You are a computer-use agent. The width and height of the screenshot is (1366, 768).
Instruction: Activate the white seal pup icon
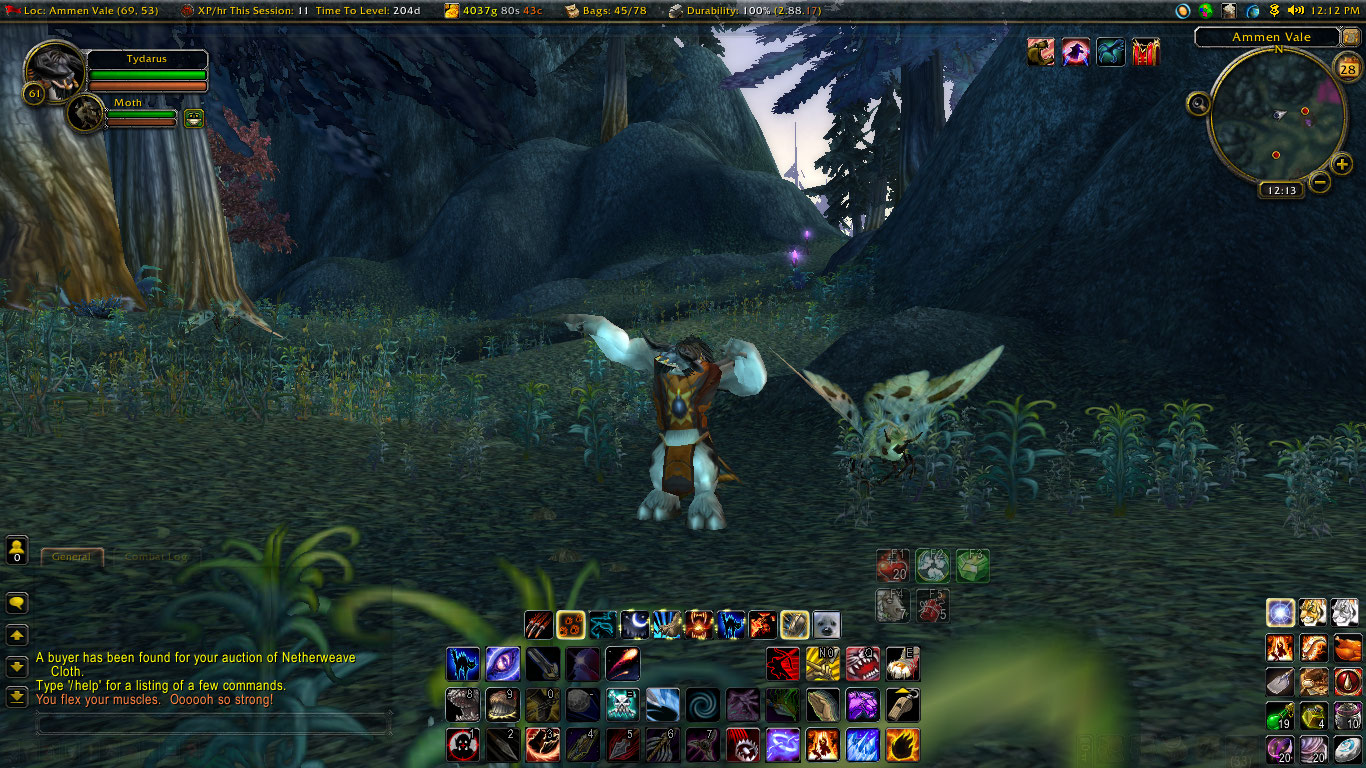pos(826,625)
